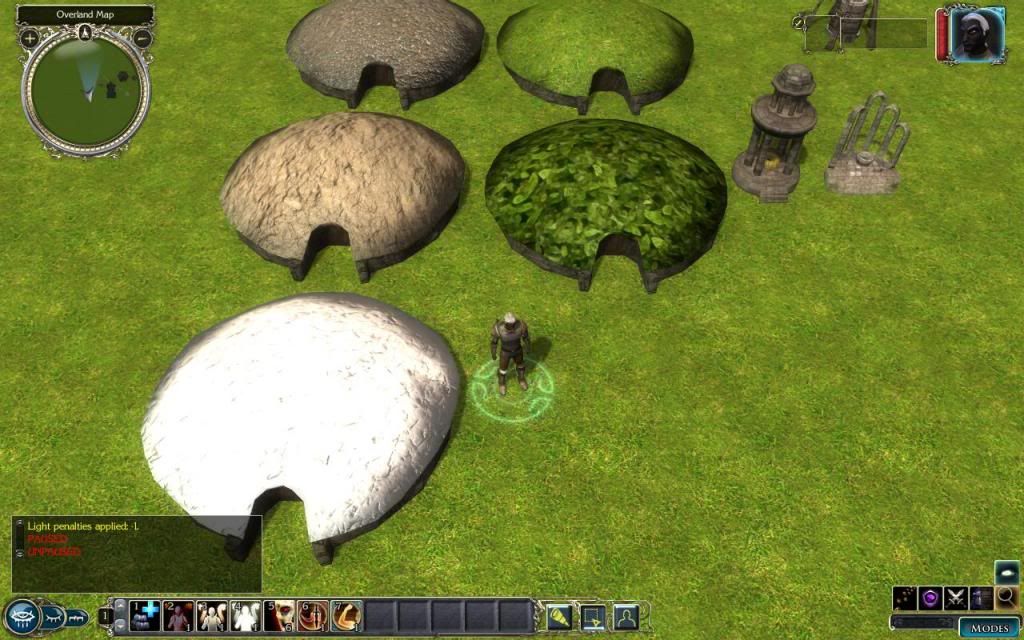
Task: Select the purple orb mode icon
Action: click(931, 598)
